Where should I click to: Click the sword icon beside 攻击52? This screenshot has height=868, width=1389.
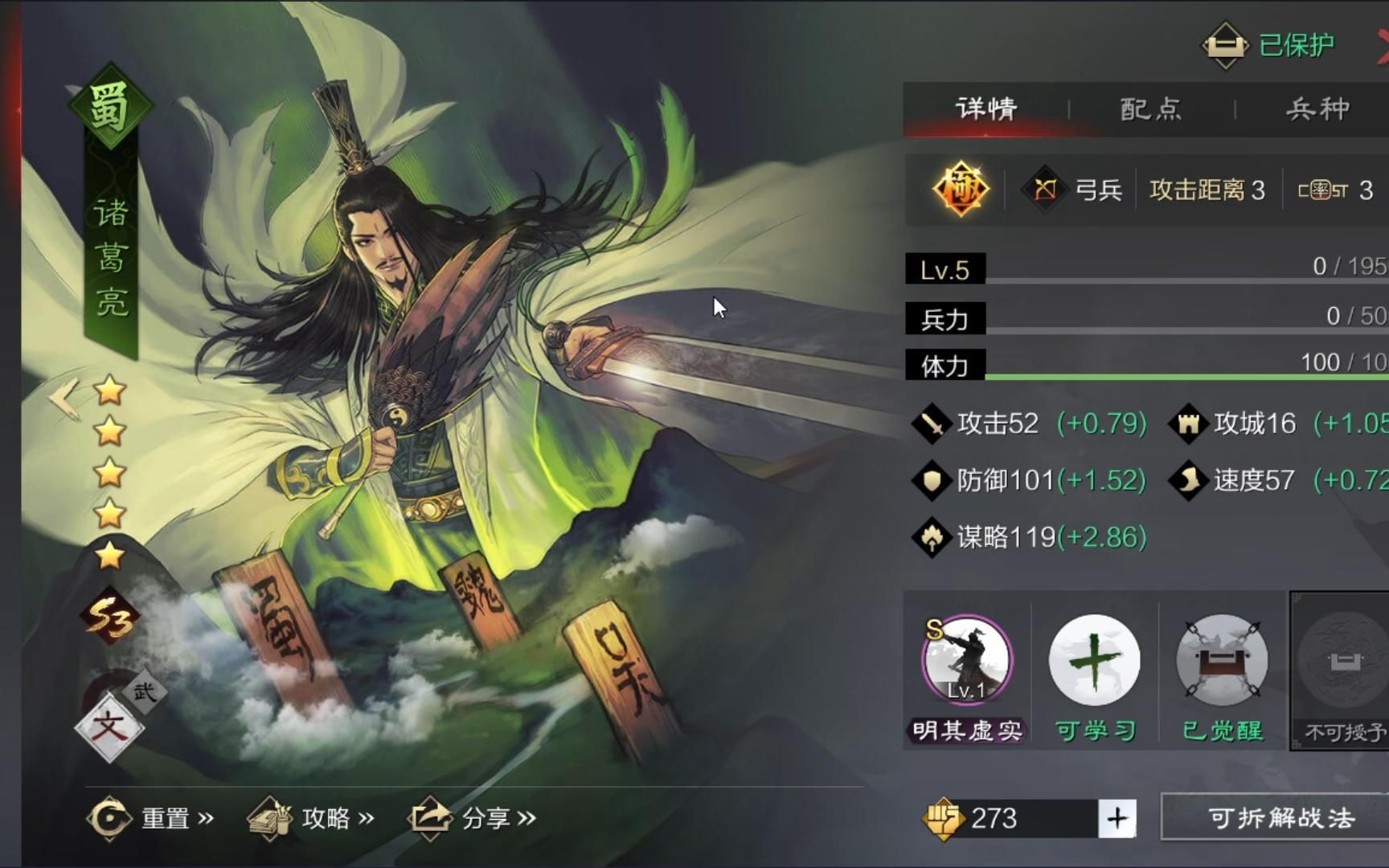pos(932,423)
